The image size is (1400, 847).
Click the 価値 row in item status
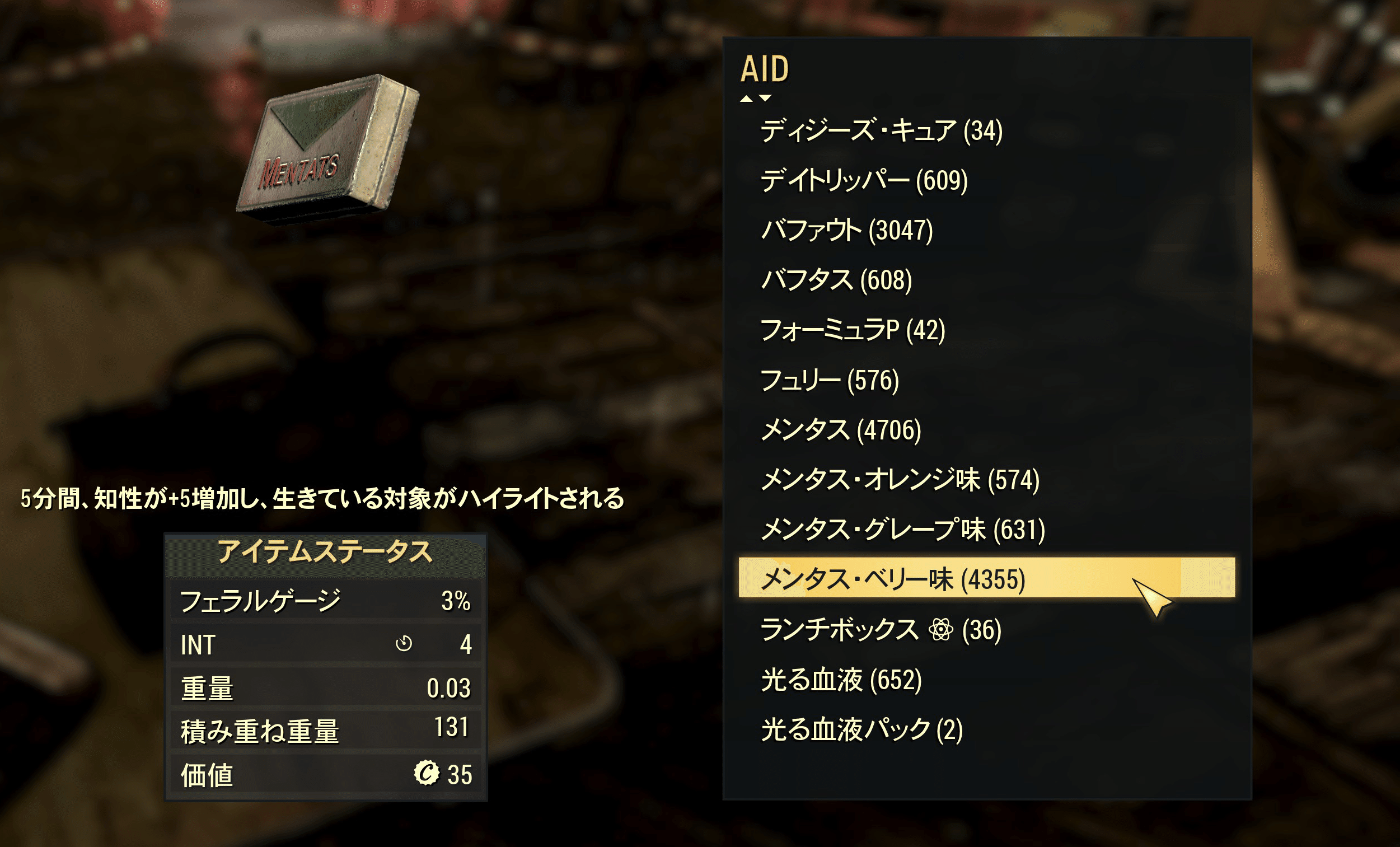tap(324, 774)
